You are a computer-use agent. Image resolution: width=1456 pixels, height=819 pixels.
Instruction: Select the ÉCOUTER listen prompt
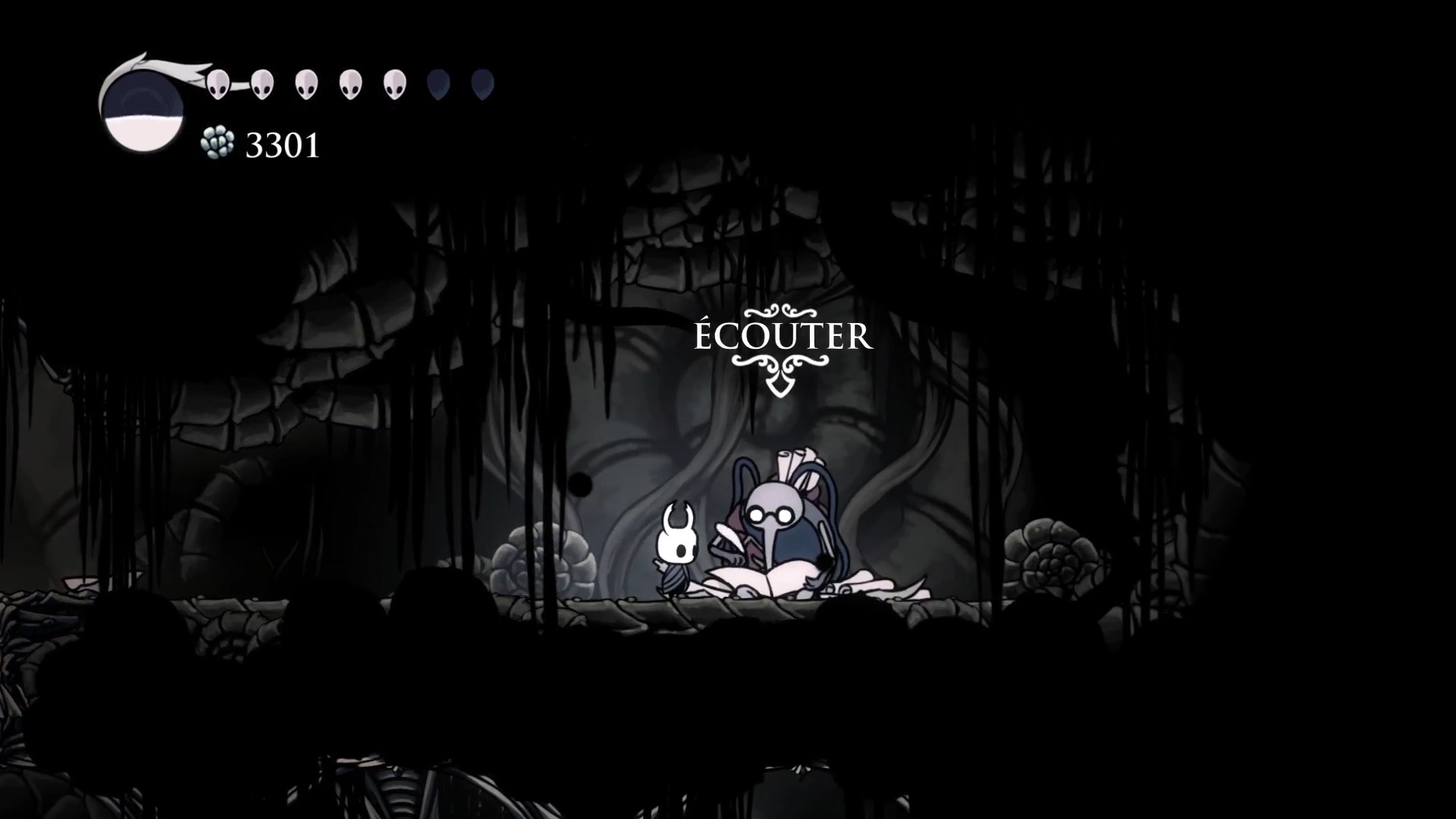[x=783, y=337]
